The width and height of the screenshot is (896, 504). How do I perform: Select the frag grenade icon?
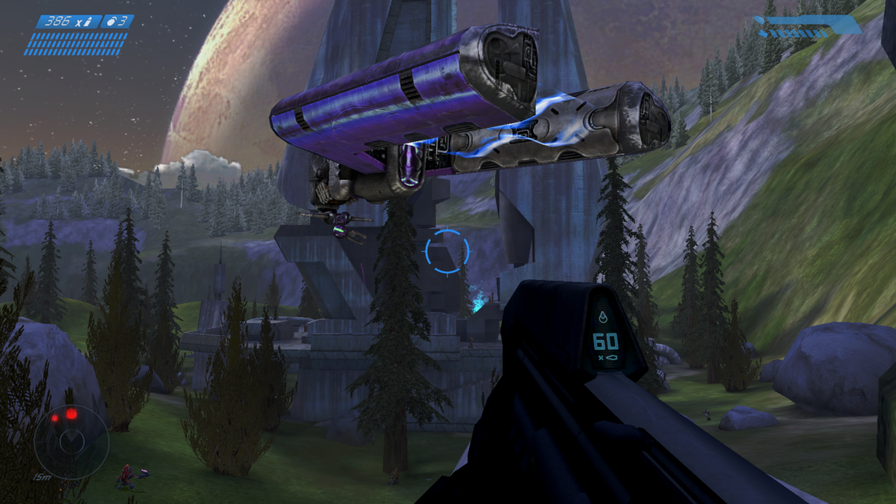coord(113,21)
